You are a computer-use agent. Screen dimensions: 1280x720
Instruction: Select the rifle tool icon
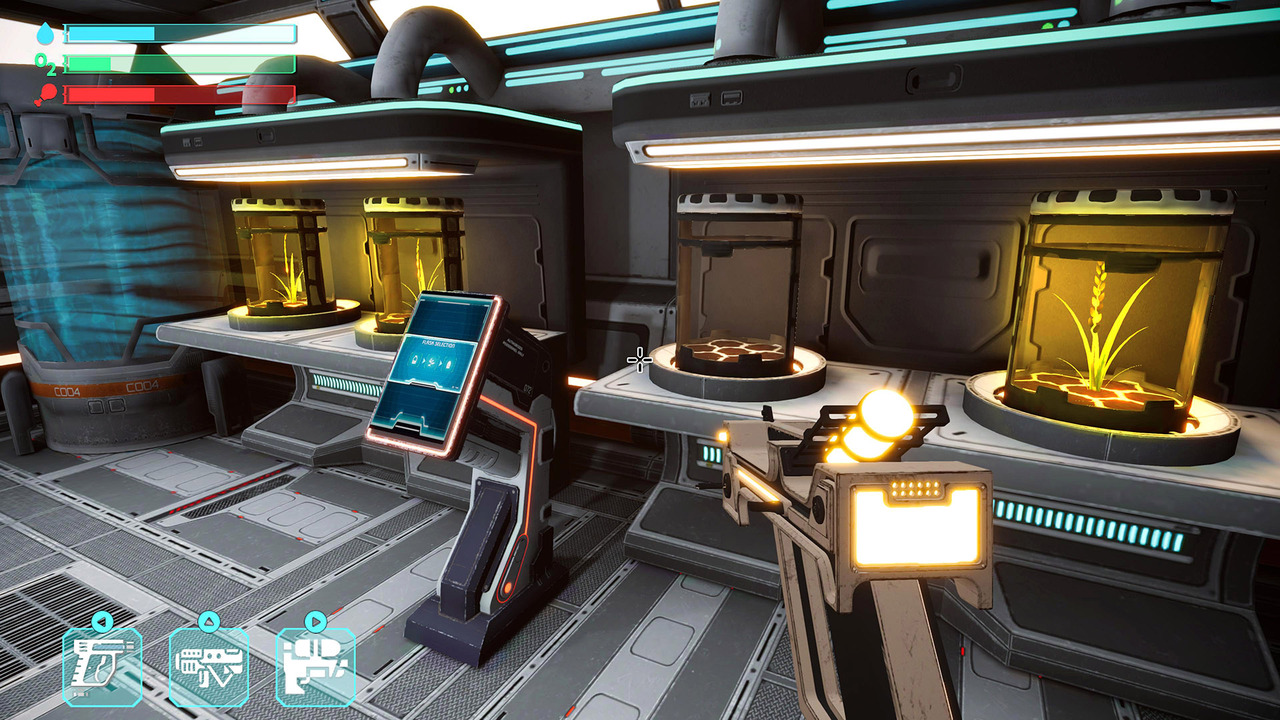pyautogui.click(x=208, y=663)
